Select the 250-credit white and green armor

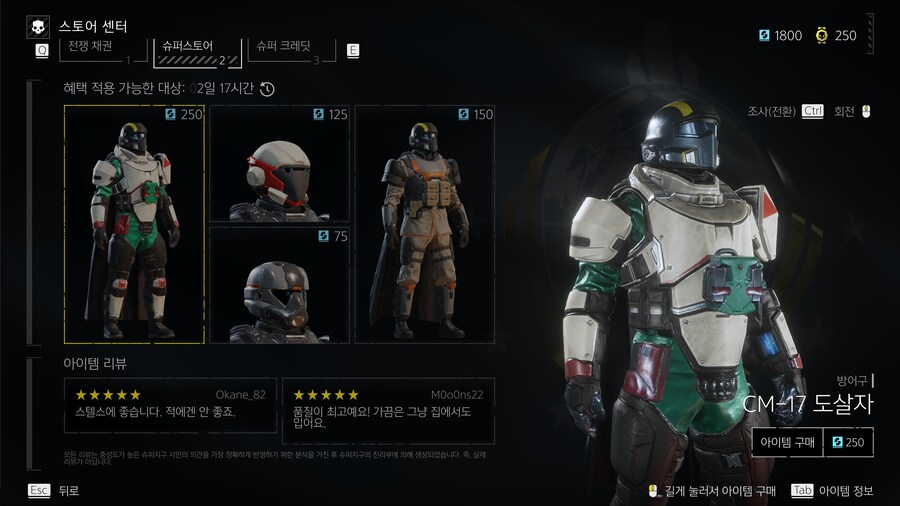tap(134, 224)
